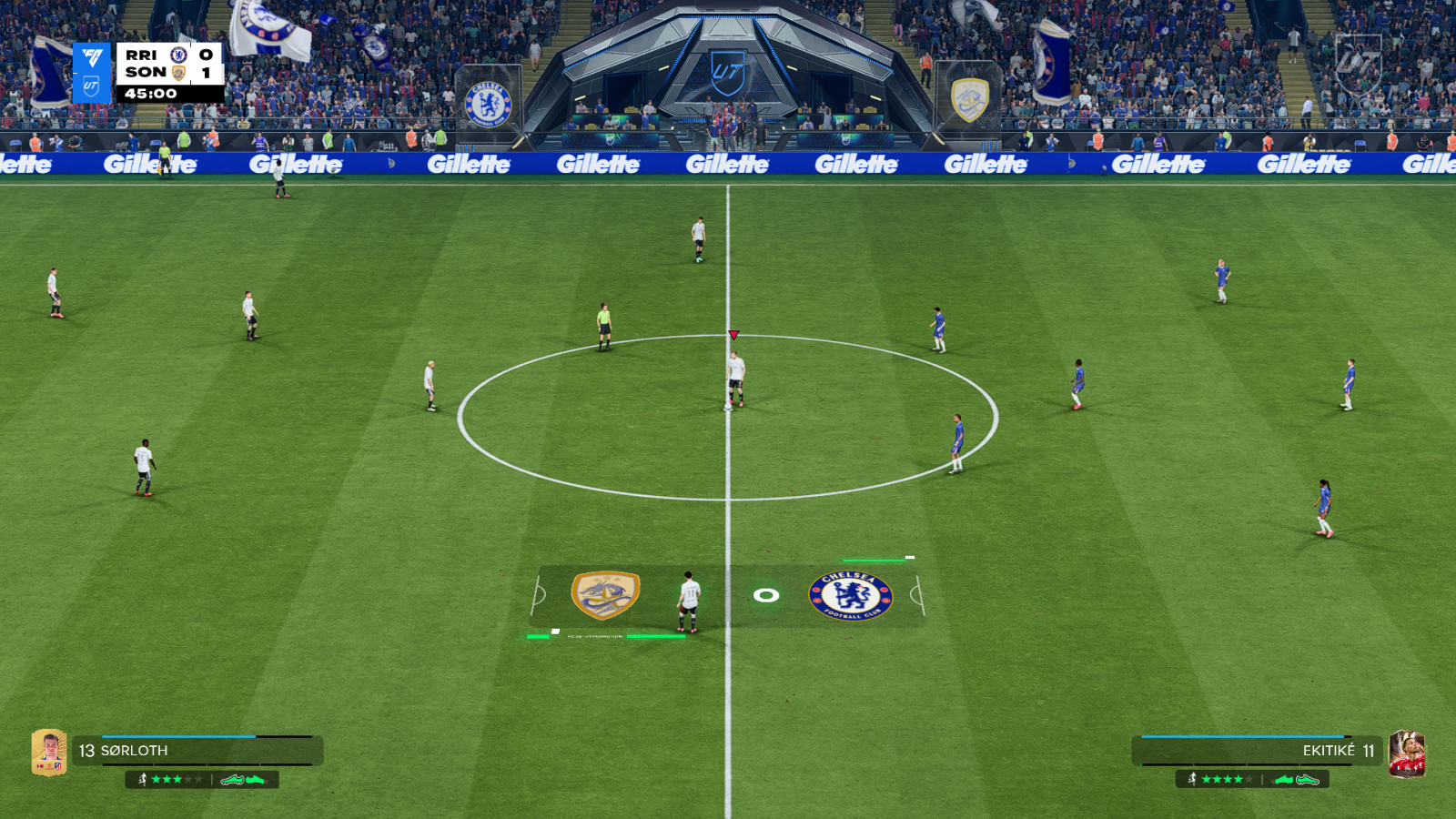Click the Ultimate Team logo by the scoreboard
Screen dimensions: 1456x819
[x=92, y=73]
